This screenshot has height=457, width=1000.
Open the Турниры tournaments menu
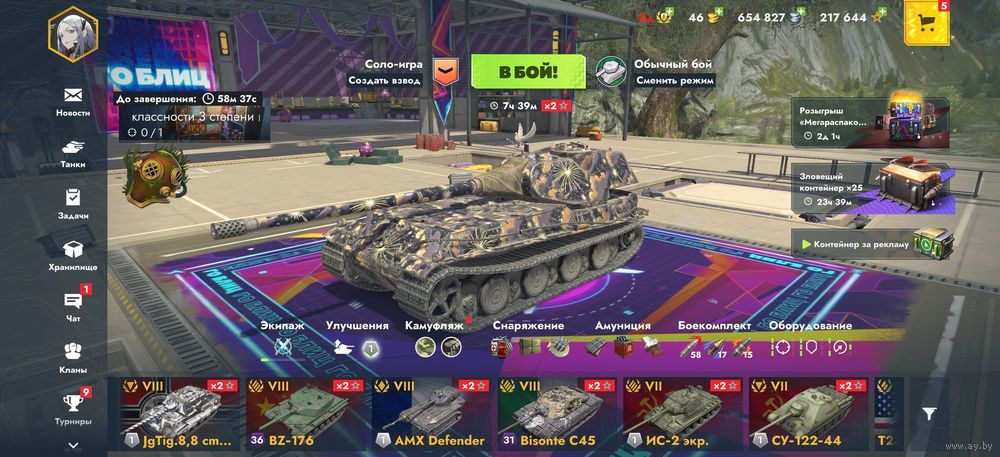tap(72, 408)
